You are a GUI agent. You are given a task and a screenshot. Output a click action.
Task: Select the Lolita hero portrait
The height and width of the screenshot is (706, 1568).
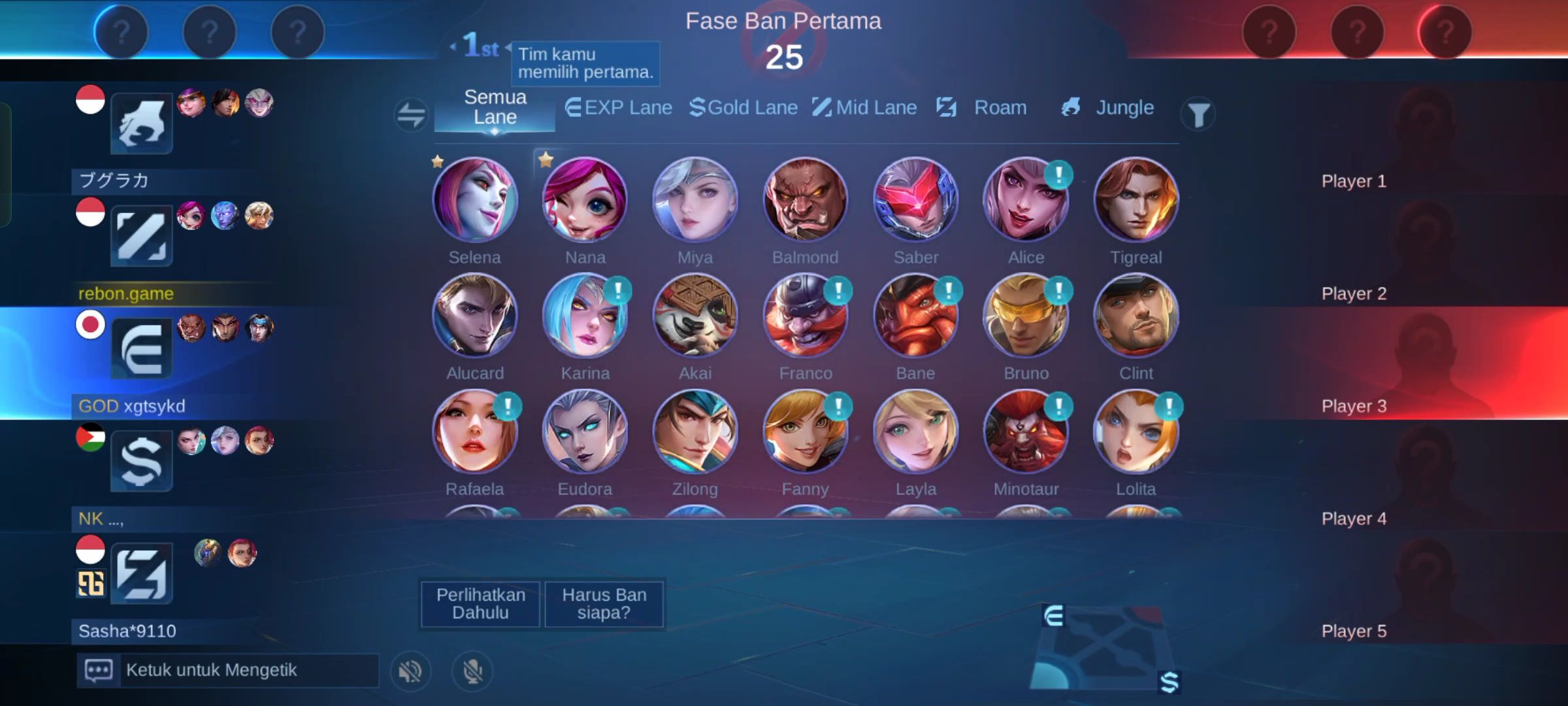[x=1136, y=431]
